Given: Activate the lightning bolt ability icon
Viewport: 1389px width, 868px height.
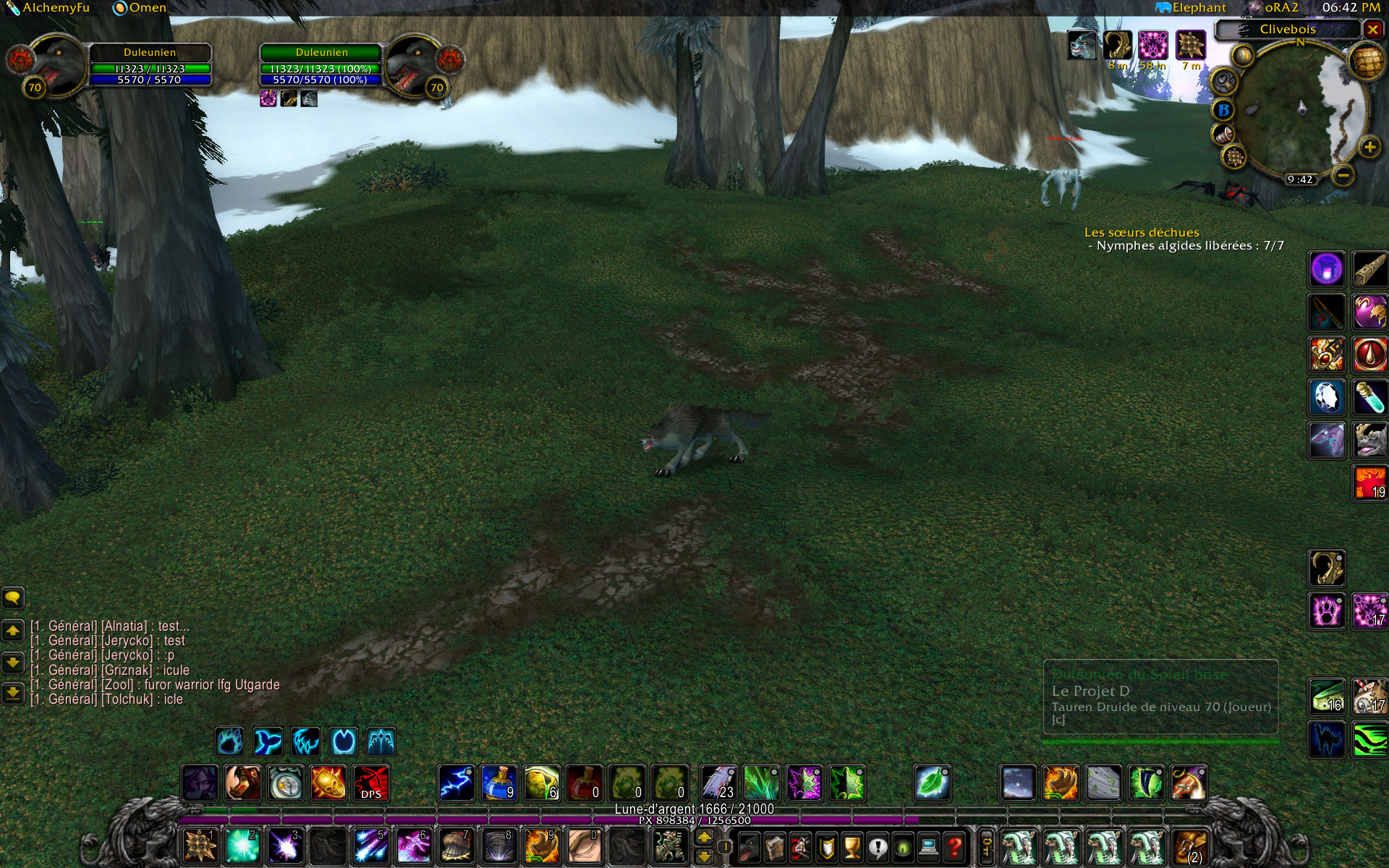Looking at the screenshot, I should tap(456, 783).
